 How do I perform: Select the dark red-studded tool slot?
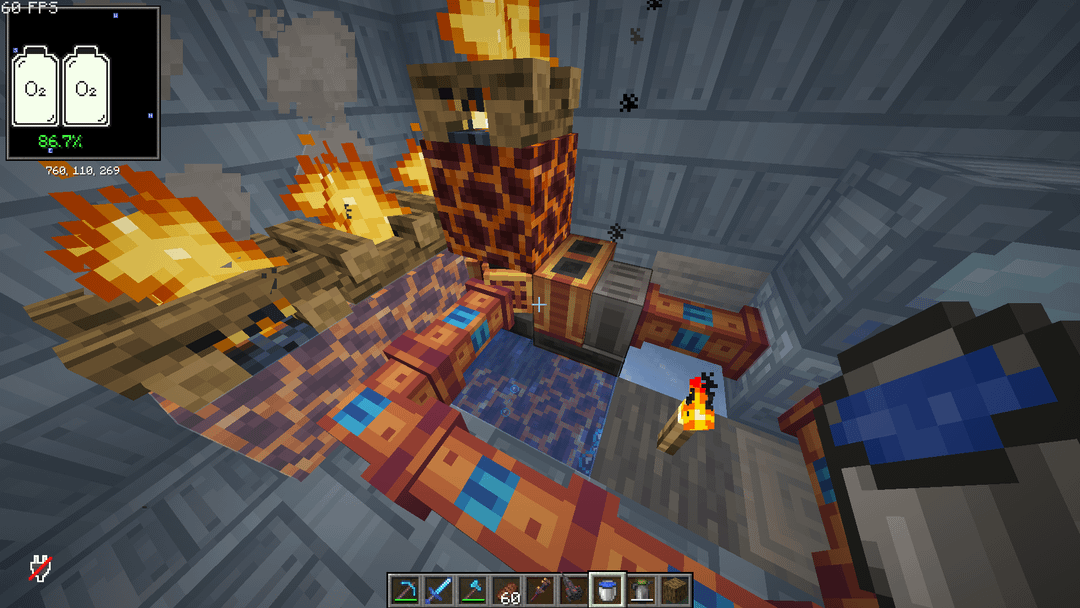pyautogui.click(x=574, y=590)
